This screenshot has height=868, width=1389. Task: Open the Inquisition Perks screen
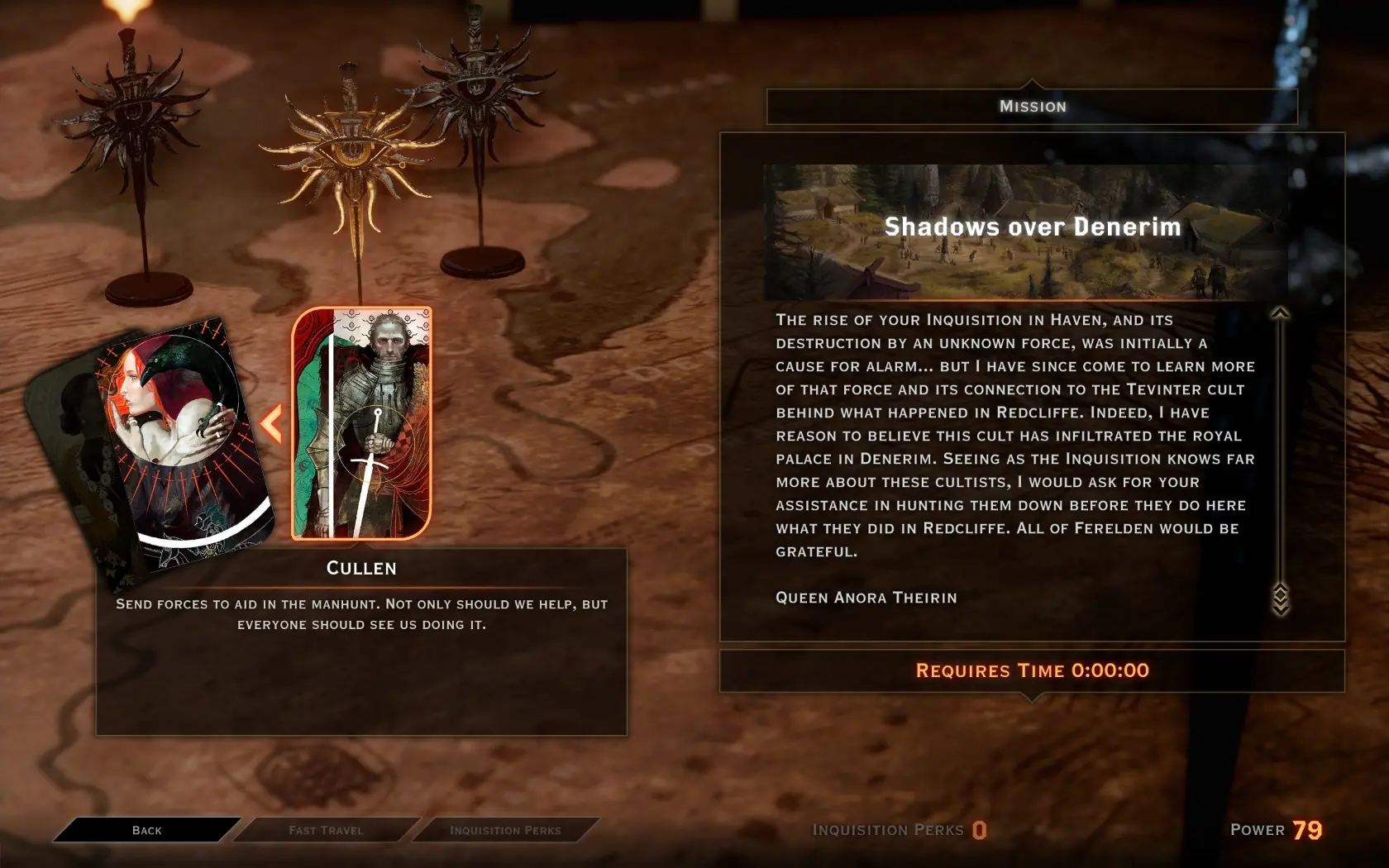coord(505,830)
